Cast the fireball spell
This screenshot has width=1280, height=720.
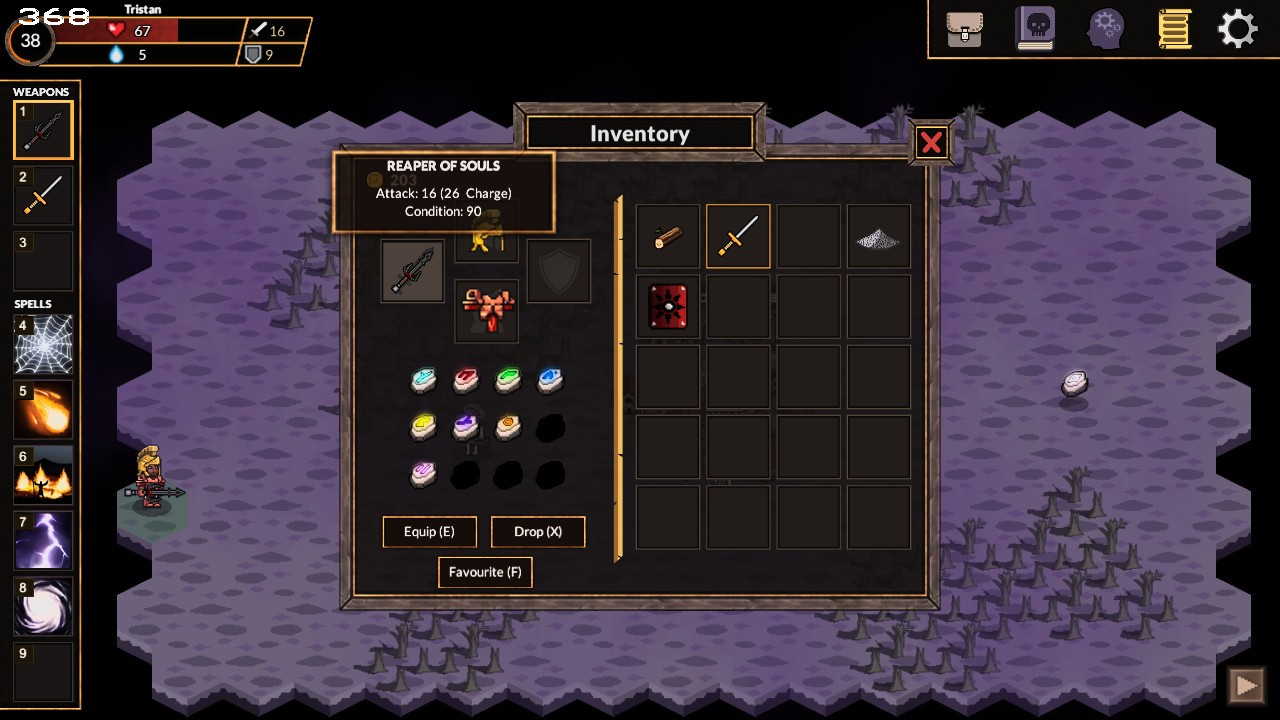43,410
